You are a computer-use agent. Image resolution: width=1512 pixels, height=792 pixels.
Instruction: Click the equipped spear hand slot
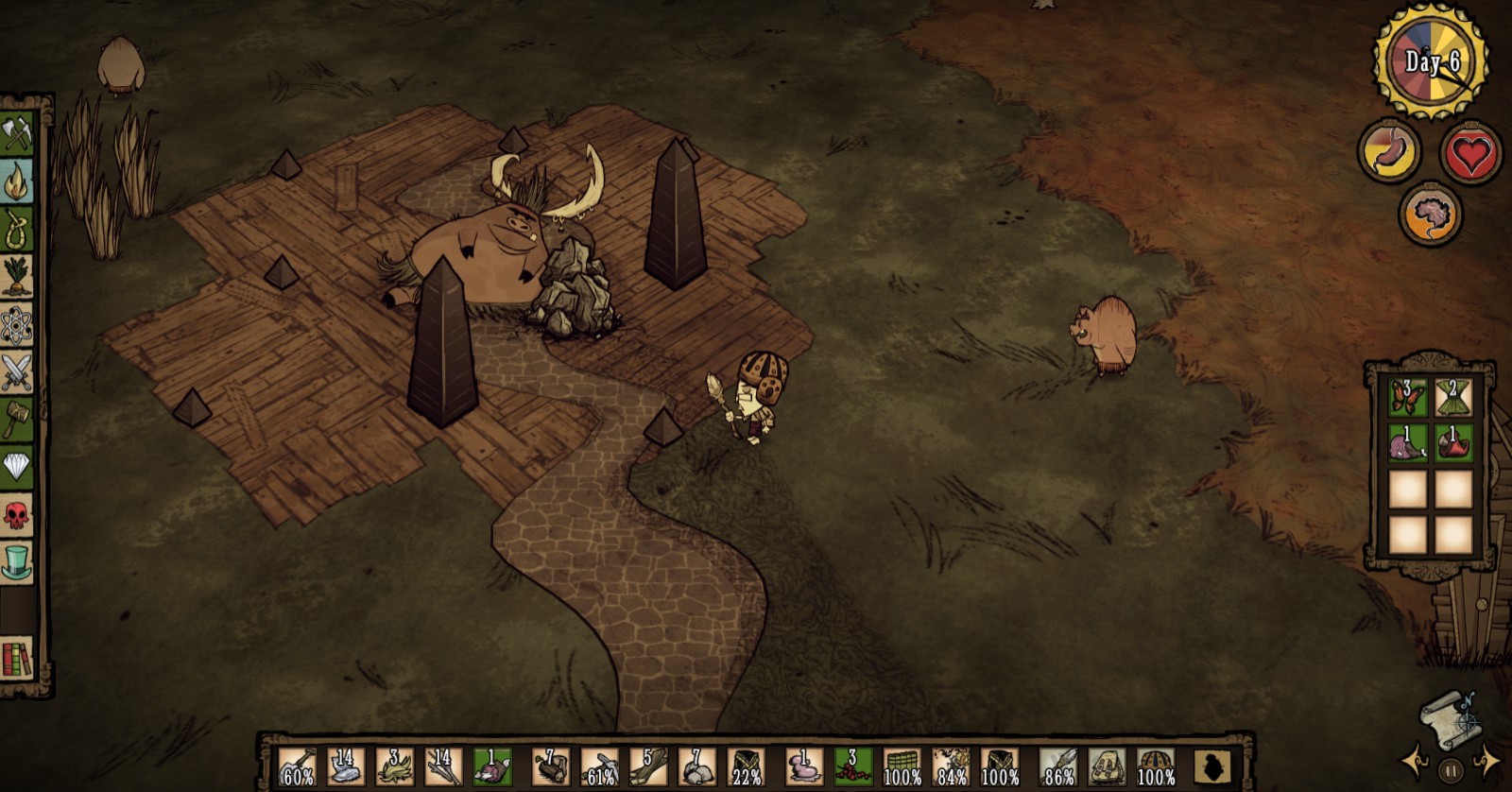point(1058,766)
